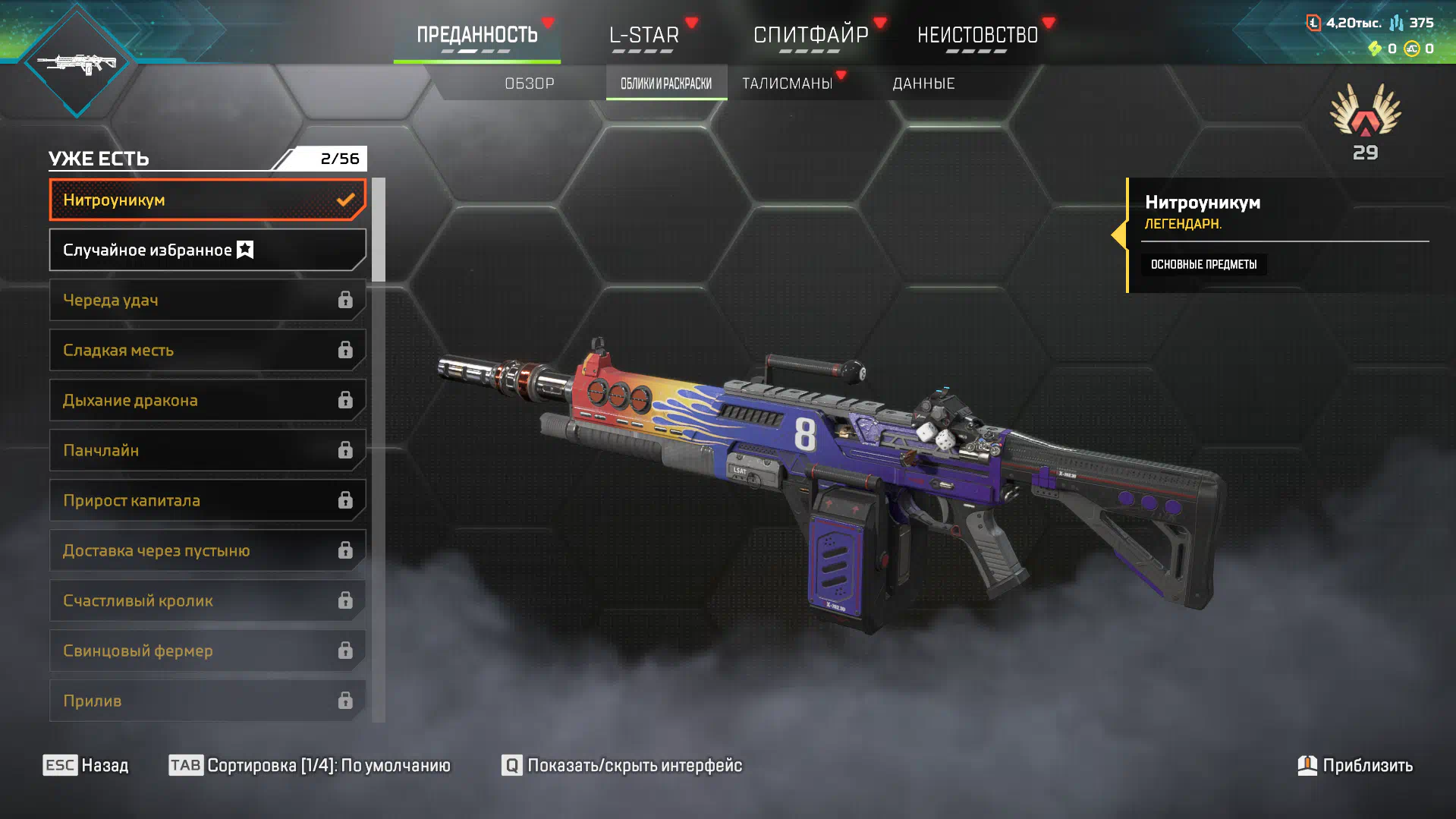Preview the Свинцовый фермер skin

click(x=207, y=651)
